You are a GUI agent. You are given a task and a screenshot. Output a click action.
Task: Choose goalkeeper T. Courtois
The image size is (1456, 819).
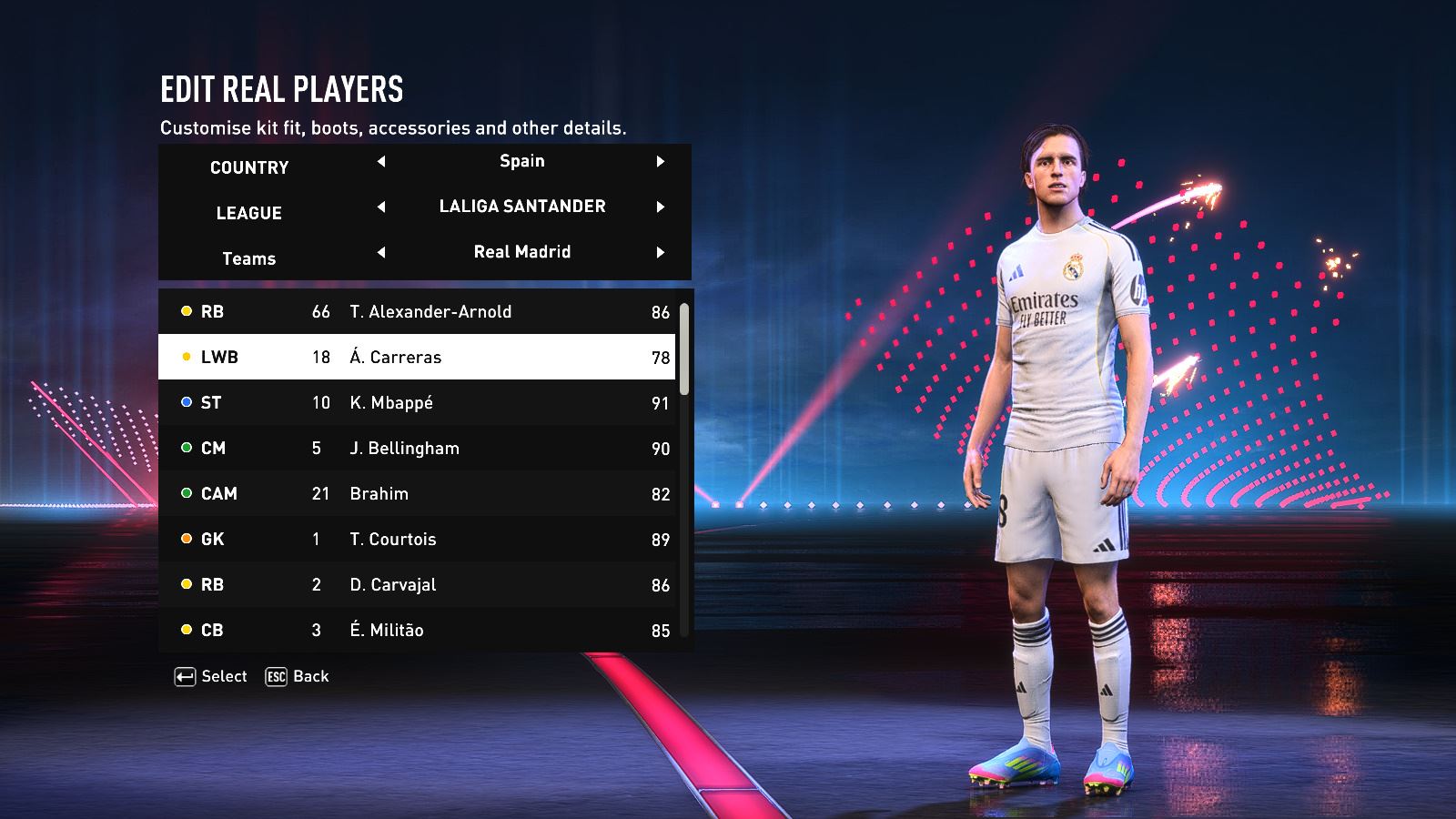click(x=419, y=540)
